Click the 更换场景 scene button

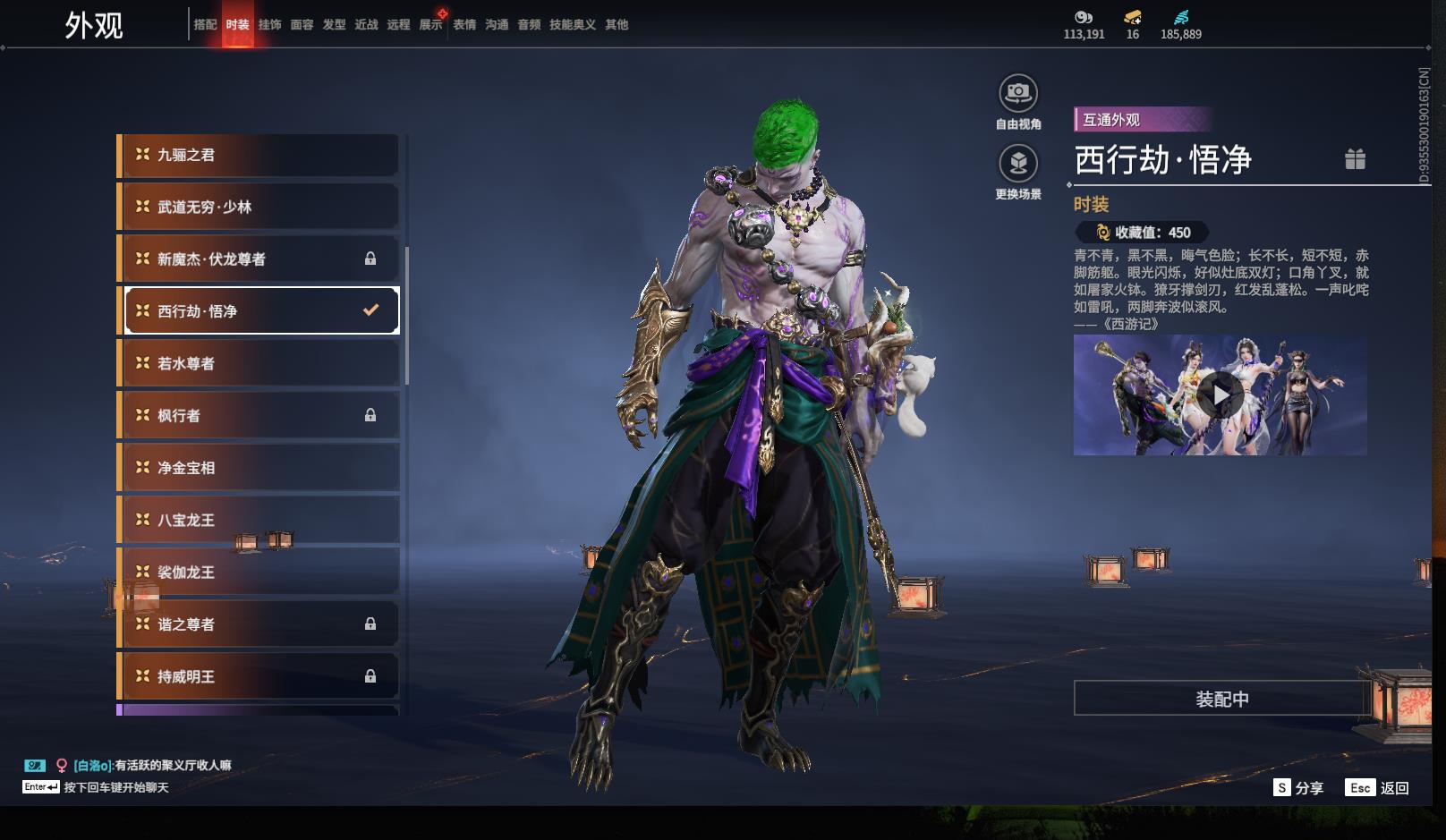click(1017, 164)
